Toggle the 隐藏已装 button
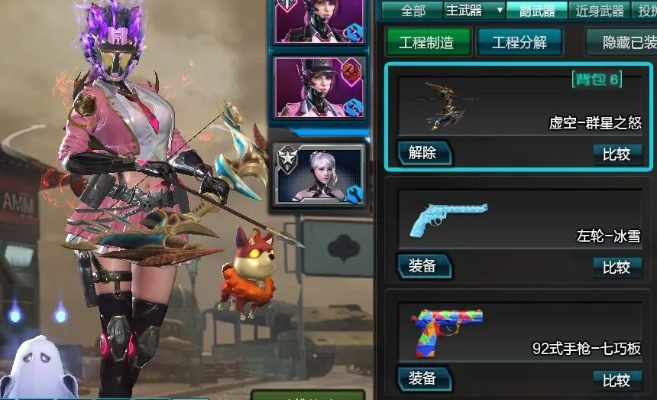This screenshot has height=400, width=657. (621, 42)
